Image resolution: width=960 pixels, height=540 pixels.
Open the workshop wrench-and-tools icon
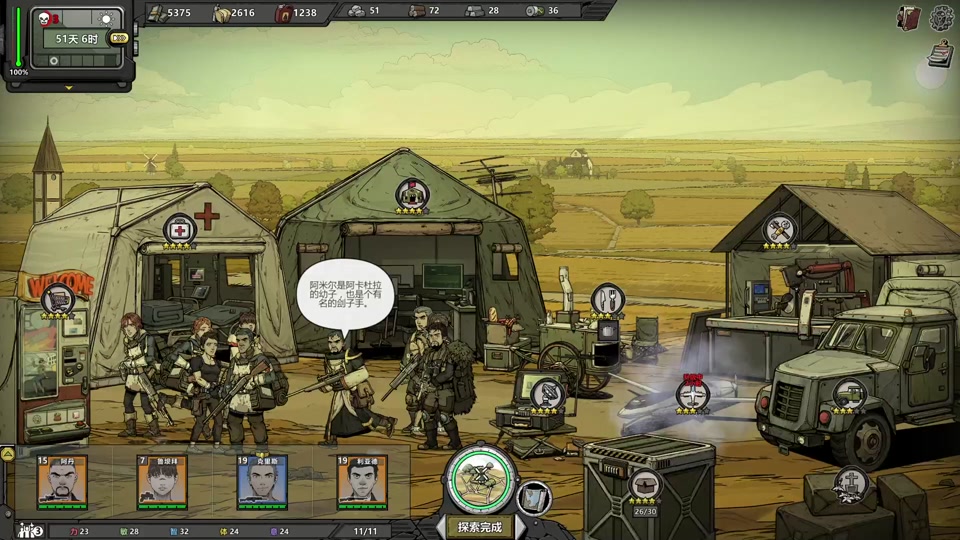[x=780, y=230]
